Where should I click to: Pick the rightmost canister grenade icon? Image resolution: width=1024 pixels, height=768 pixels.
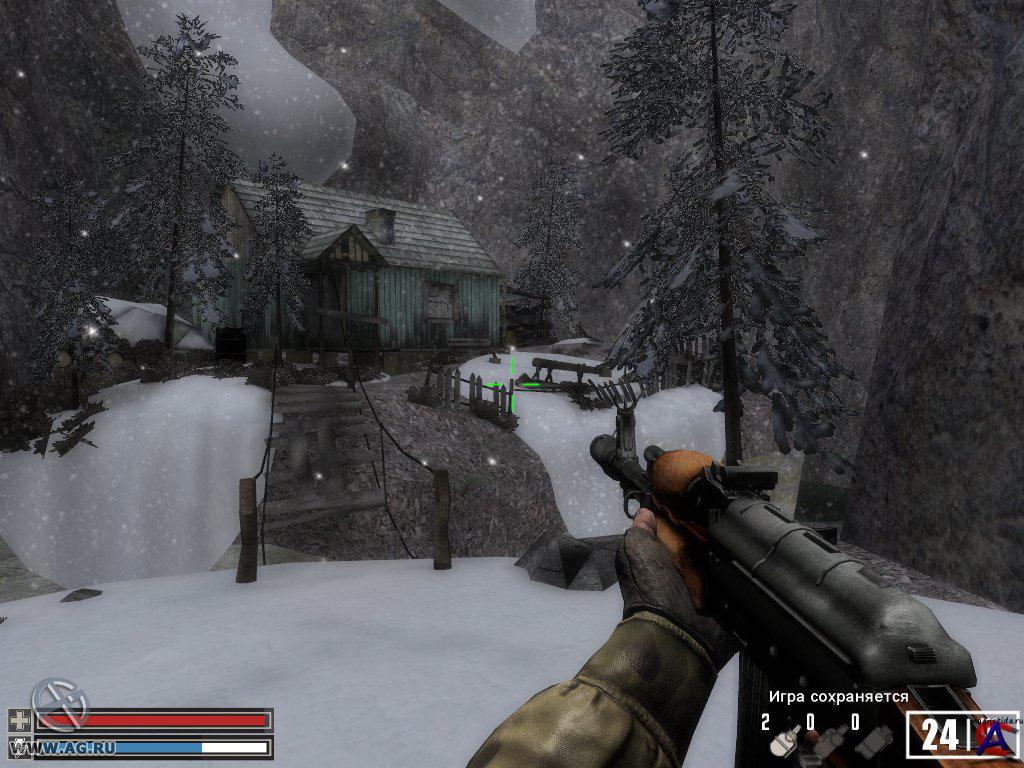click(x=873, y=743)
